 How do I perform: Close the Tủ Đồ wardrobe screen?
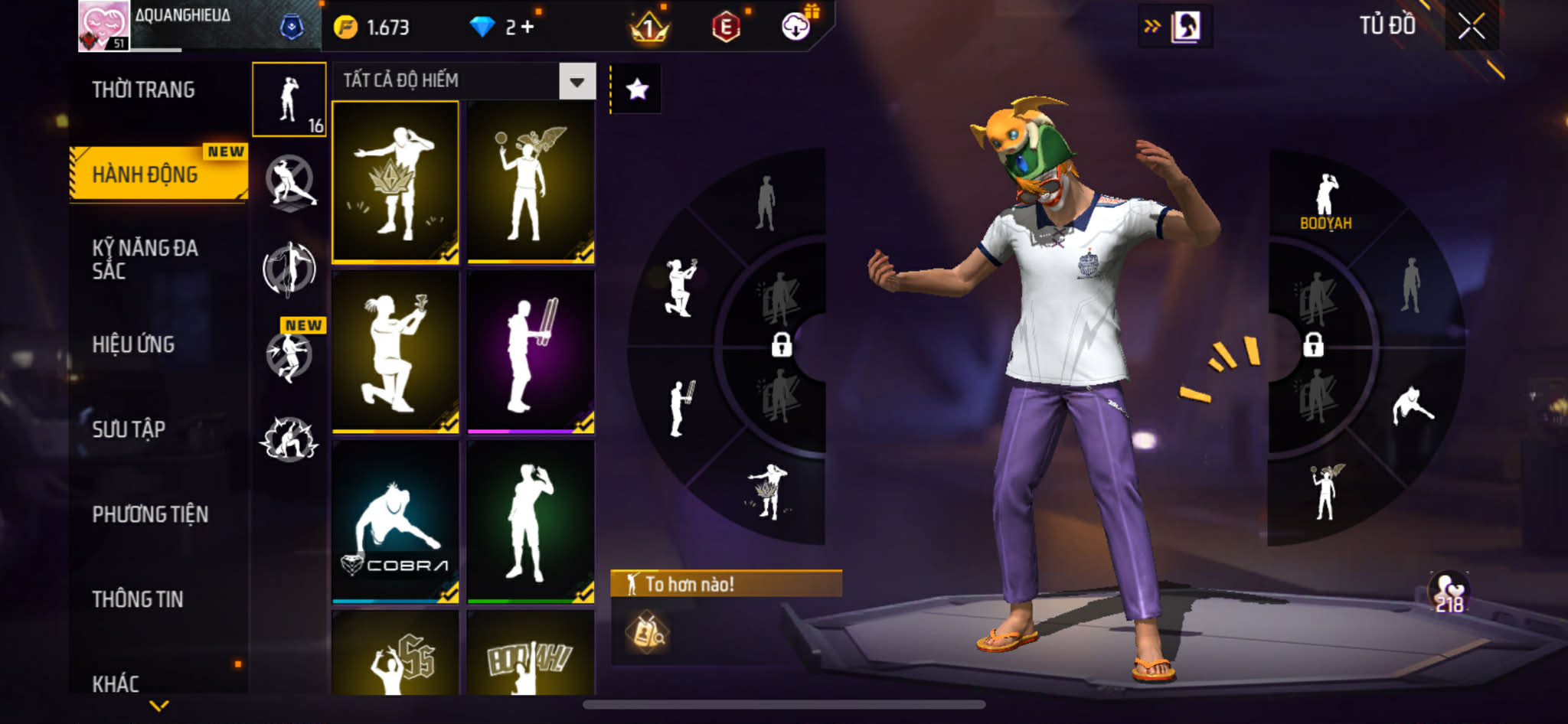pyautogui.click(x=1471, y=27)
